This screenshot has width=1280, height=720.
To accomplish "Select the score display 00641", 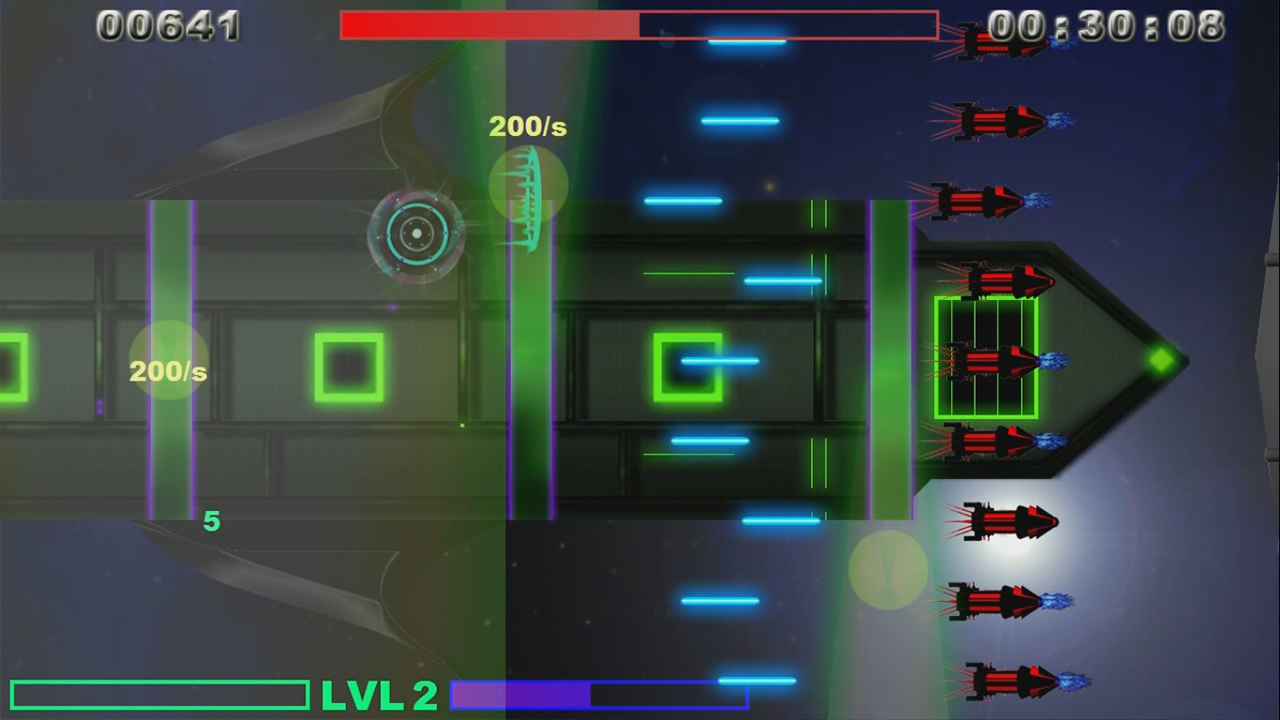I will (168, 26).
